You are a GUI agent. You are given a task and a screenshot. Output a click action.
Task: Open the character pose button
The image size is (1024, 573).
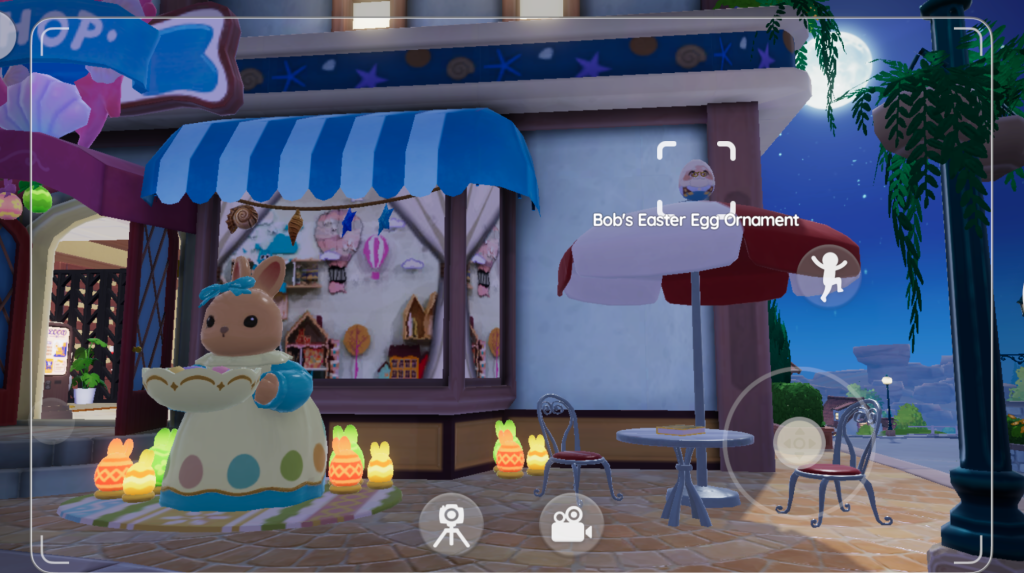pyautogui.click(x=828, y=276)
